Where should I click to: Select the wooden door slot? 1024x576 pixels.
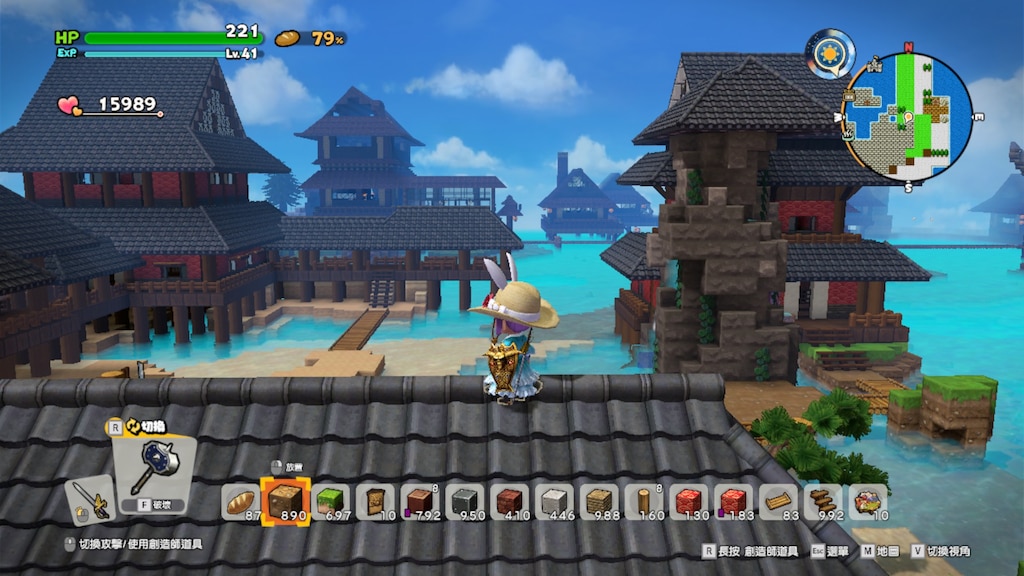(x=375, y=501)
